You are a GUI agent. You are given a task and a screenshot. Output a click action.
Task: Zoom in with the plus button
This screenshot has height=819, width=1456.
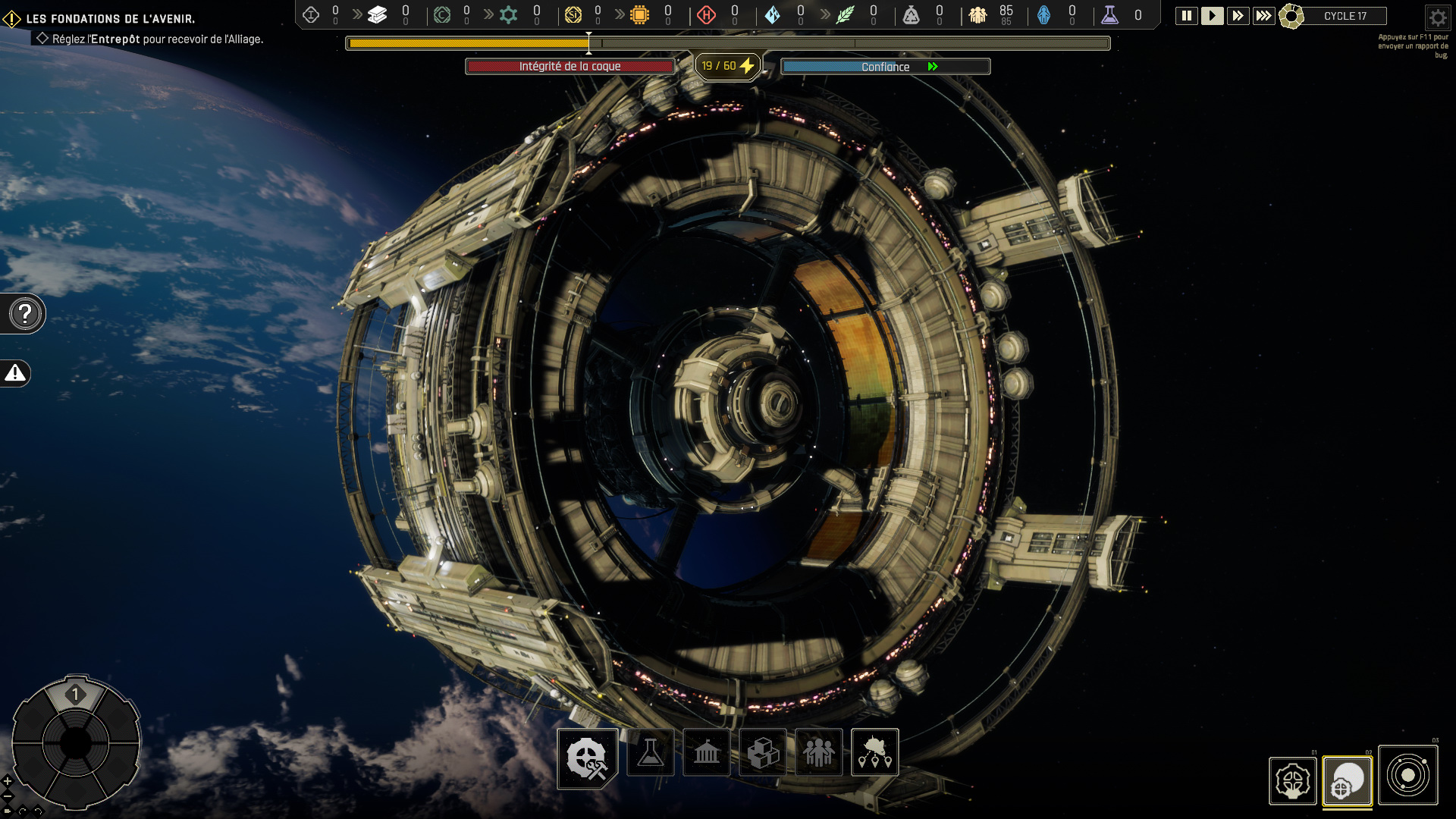8,780
